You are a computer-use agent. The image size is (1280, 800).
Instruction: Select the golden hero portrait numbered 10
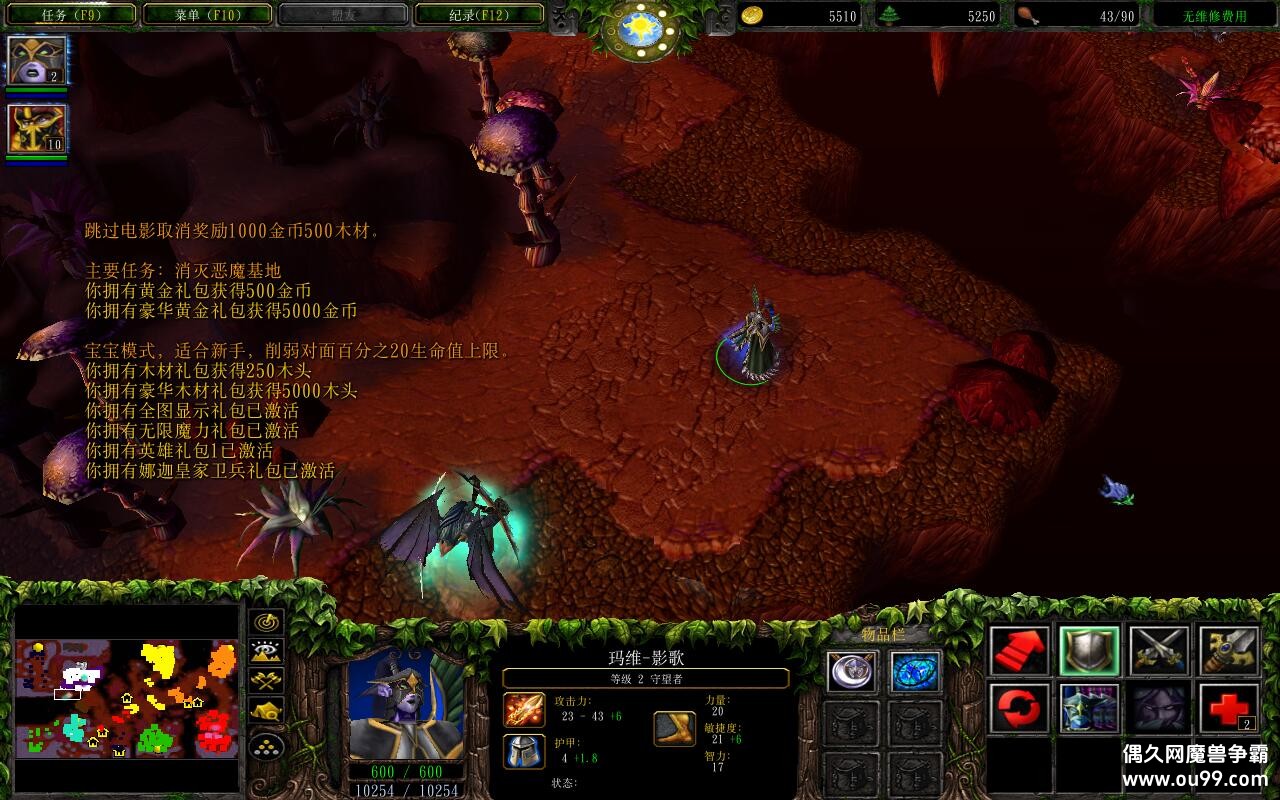38,129
